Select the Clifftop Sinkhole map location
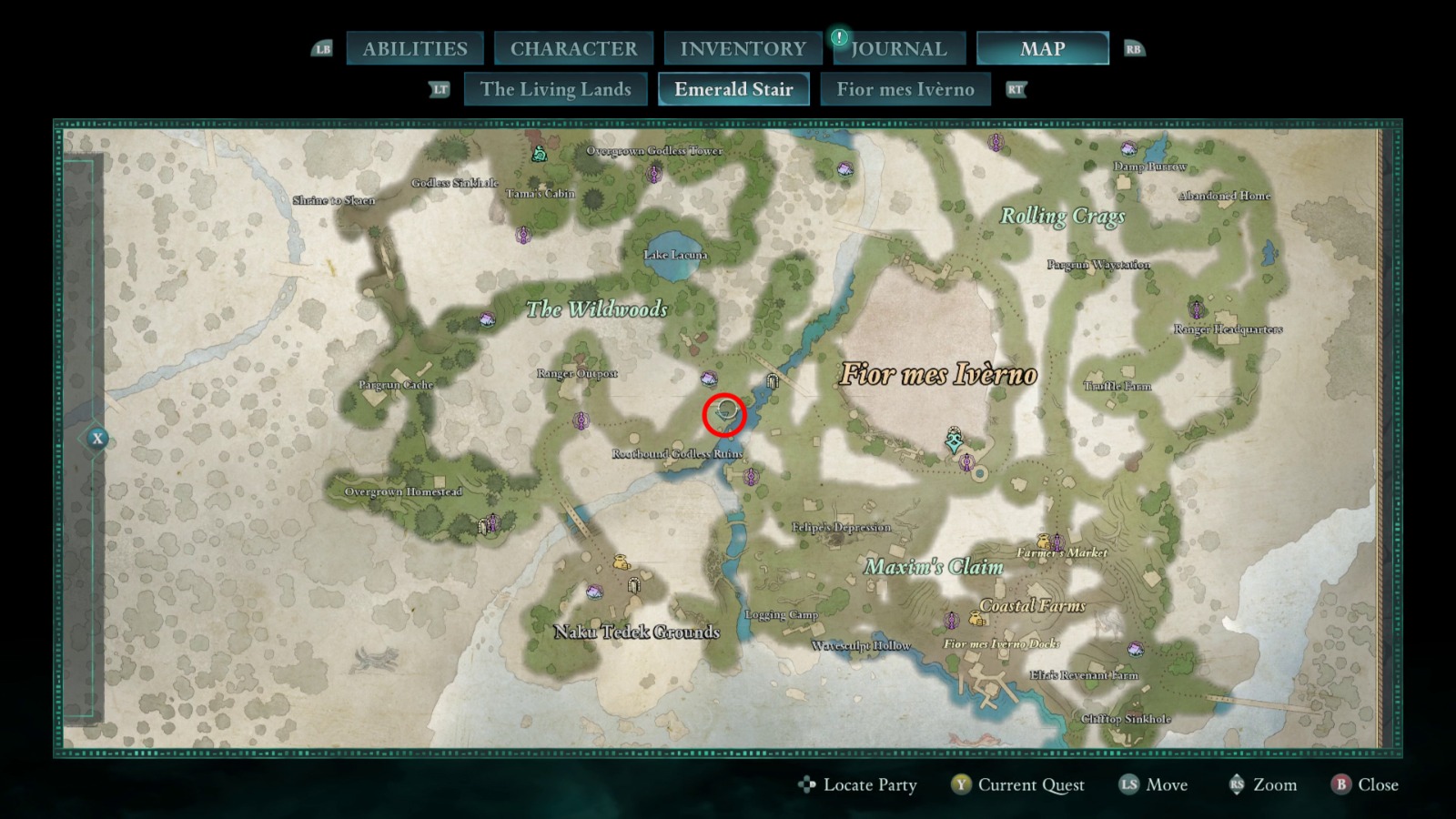 pyautogui.click(x=1126, y=719)
